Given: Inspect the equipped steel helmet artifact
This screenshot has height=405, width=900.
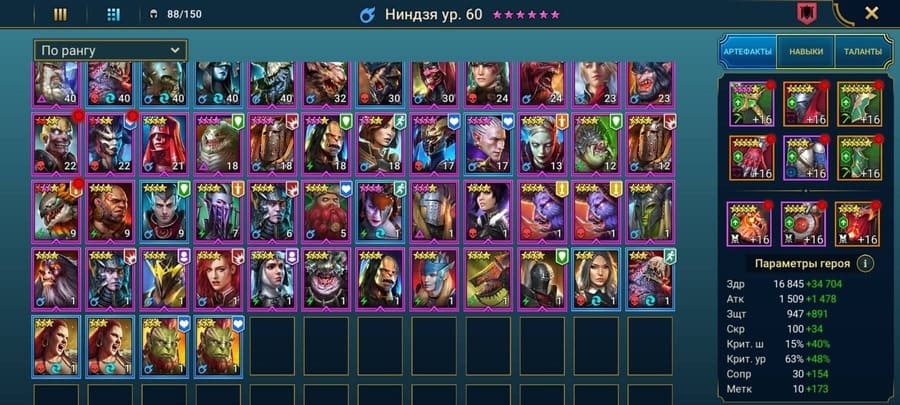Looking at the screenshot, I should (805, 103).
